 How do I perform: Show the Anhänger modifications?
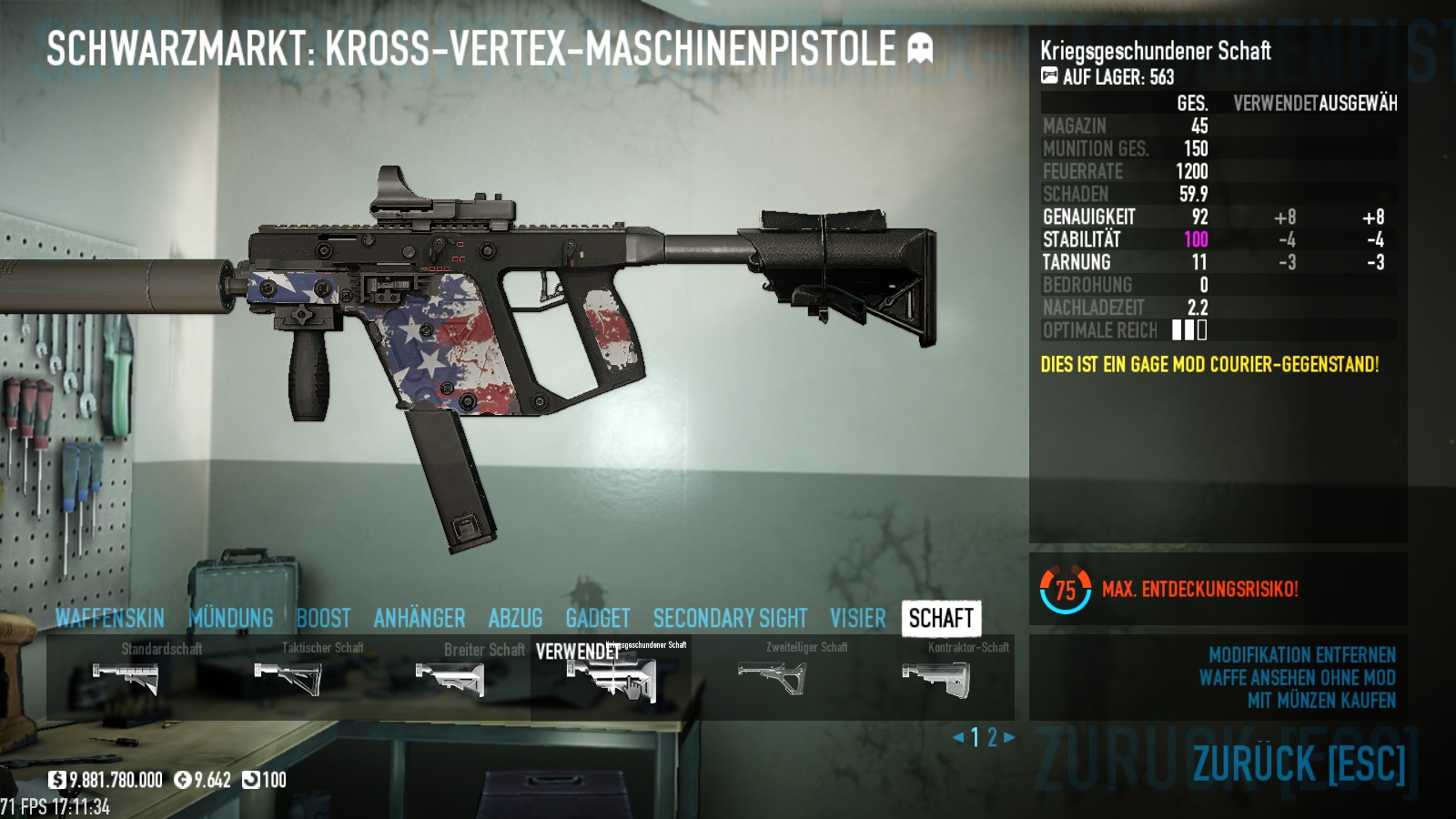(420, 619)
